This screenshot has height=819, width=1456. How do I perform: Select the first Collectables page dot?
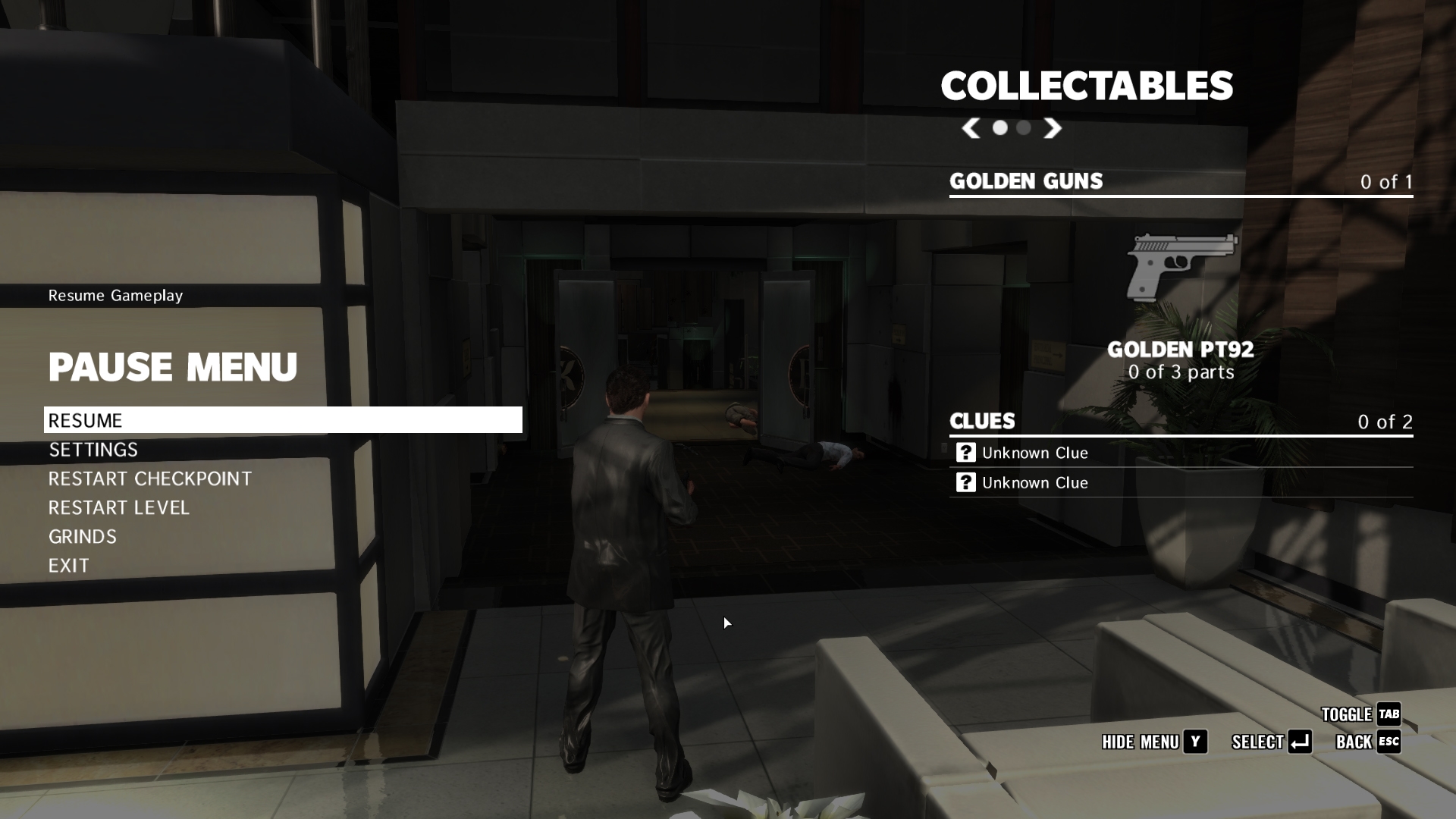[x=1000, y=128]
